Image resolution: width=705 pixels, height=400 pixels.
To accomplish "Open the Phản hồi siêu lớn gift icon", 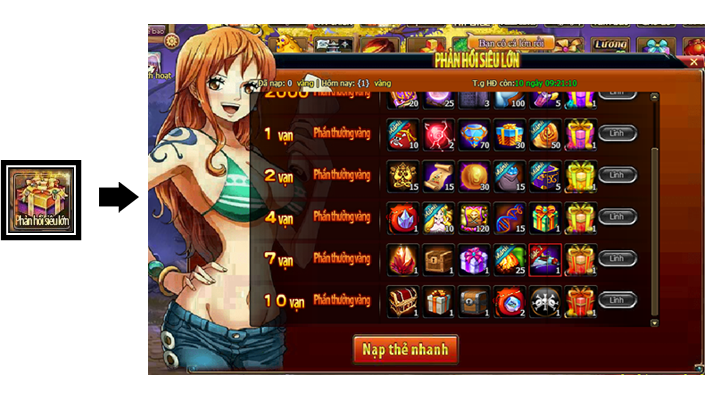I will click(40, 200).
